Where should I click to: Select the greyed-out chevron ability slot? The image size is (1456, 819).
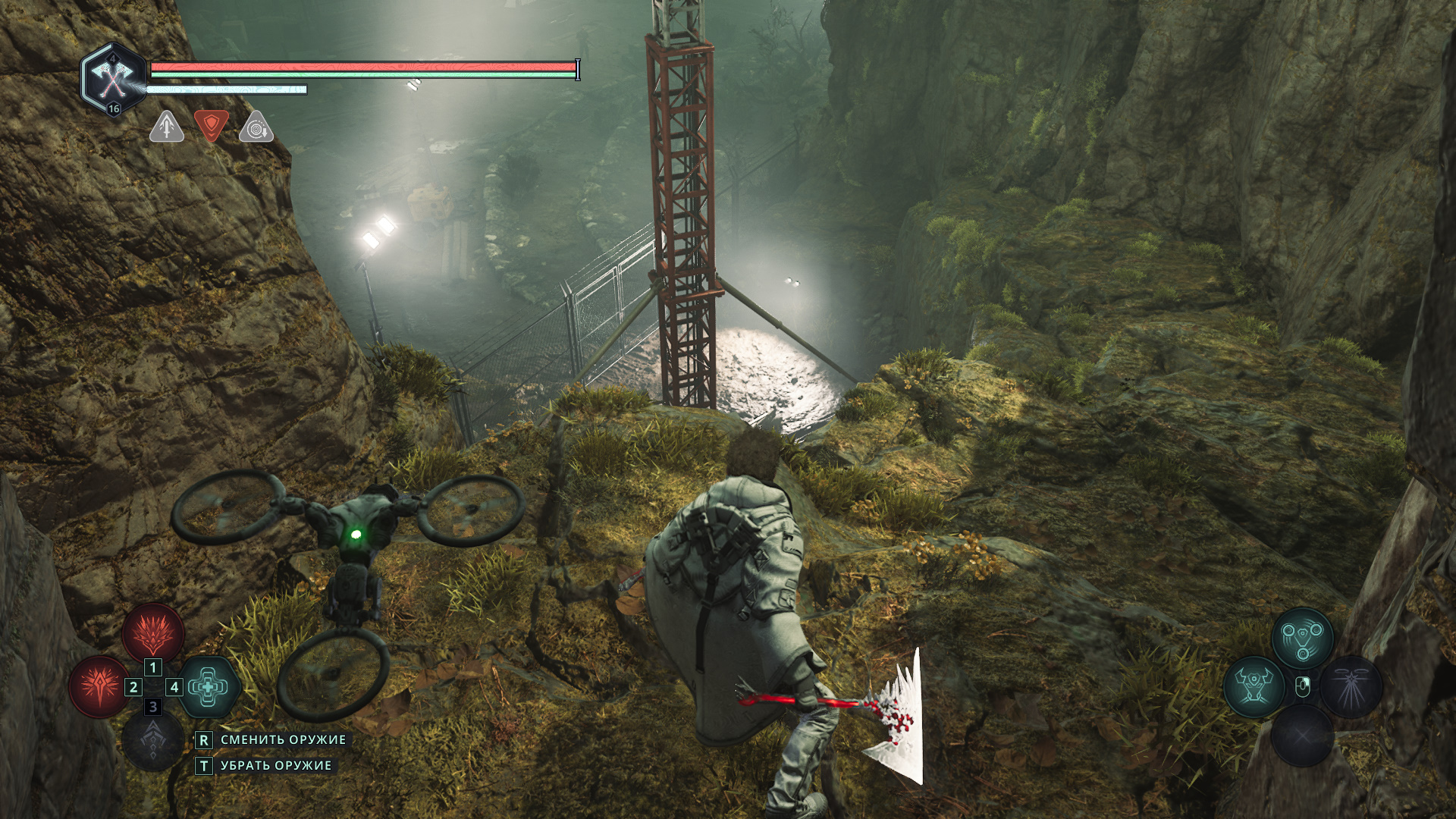coord(152,740)
